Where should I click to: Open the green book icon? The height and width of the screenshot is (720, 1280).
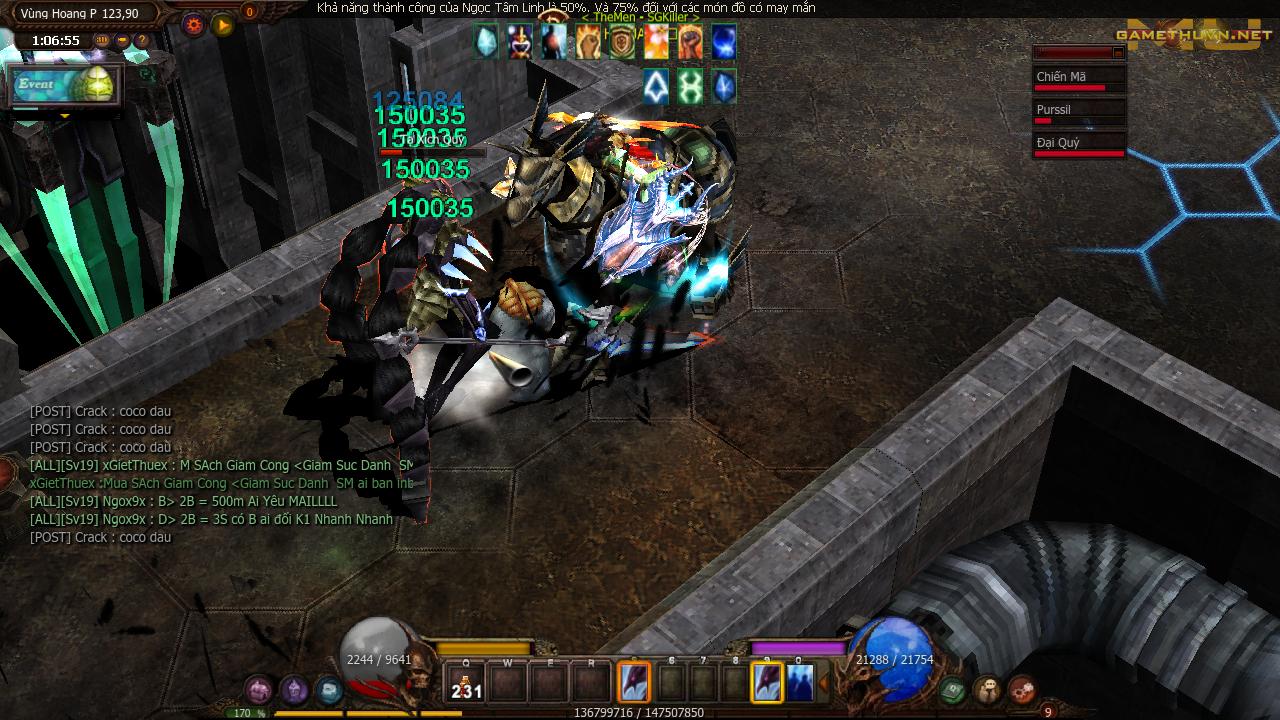pos(952,689)
